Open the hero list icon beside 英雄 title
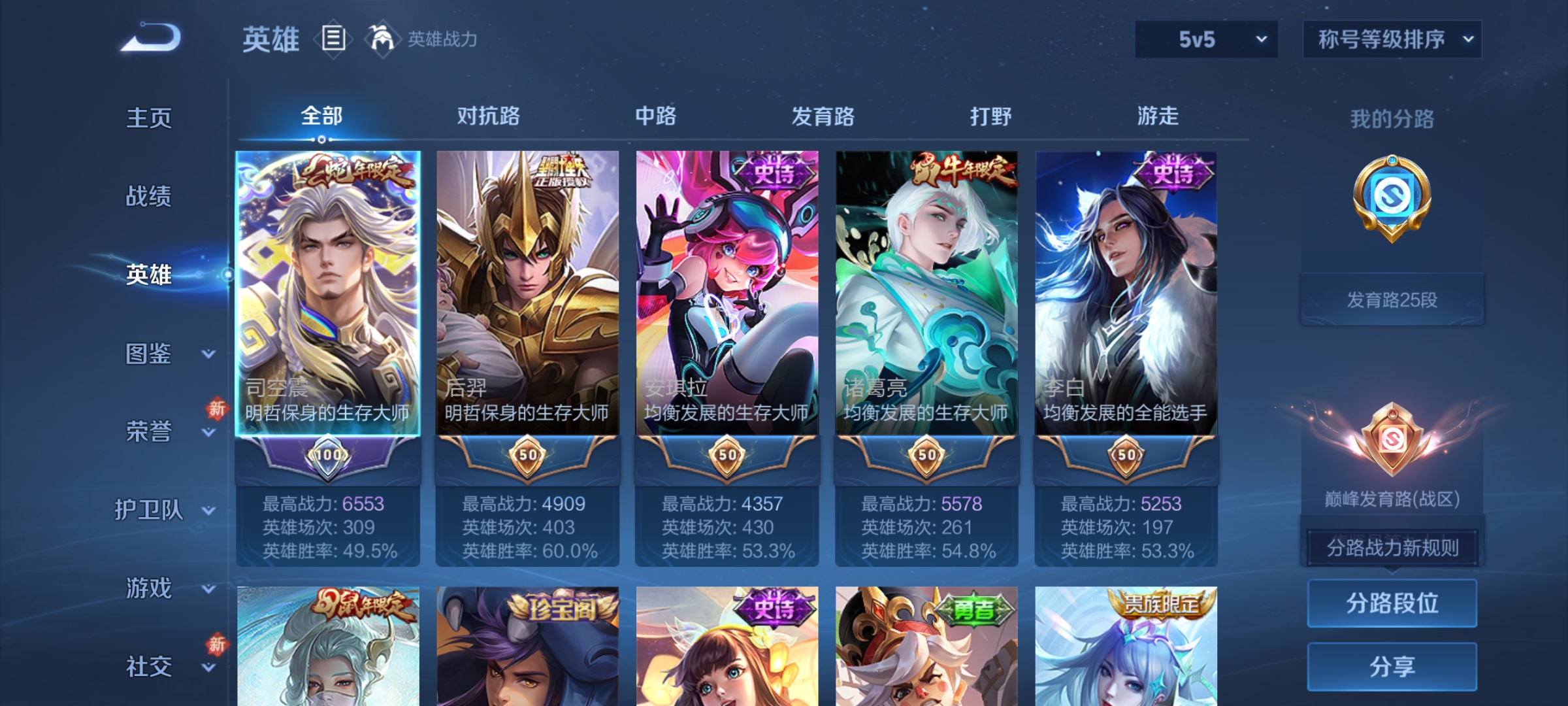Screen dimensions: 1568x706 333,39
